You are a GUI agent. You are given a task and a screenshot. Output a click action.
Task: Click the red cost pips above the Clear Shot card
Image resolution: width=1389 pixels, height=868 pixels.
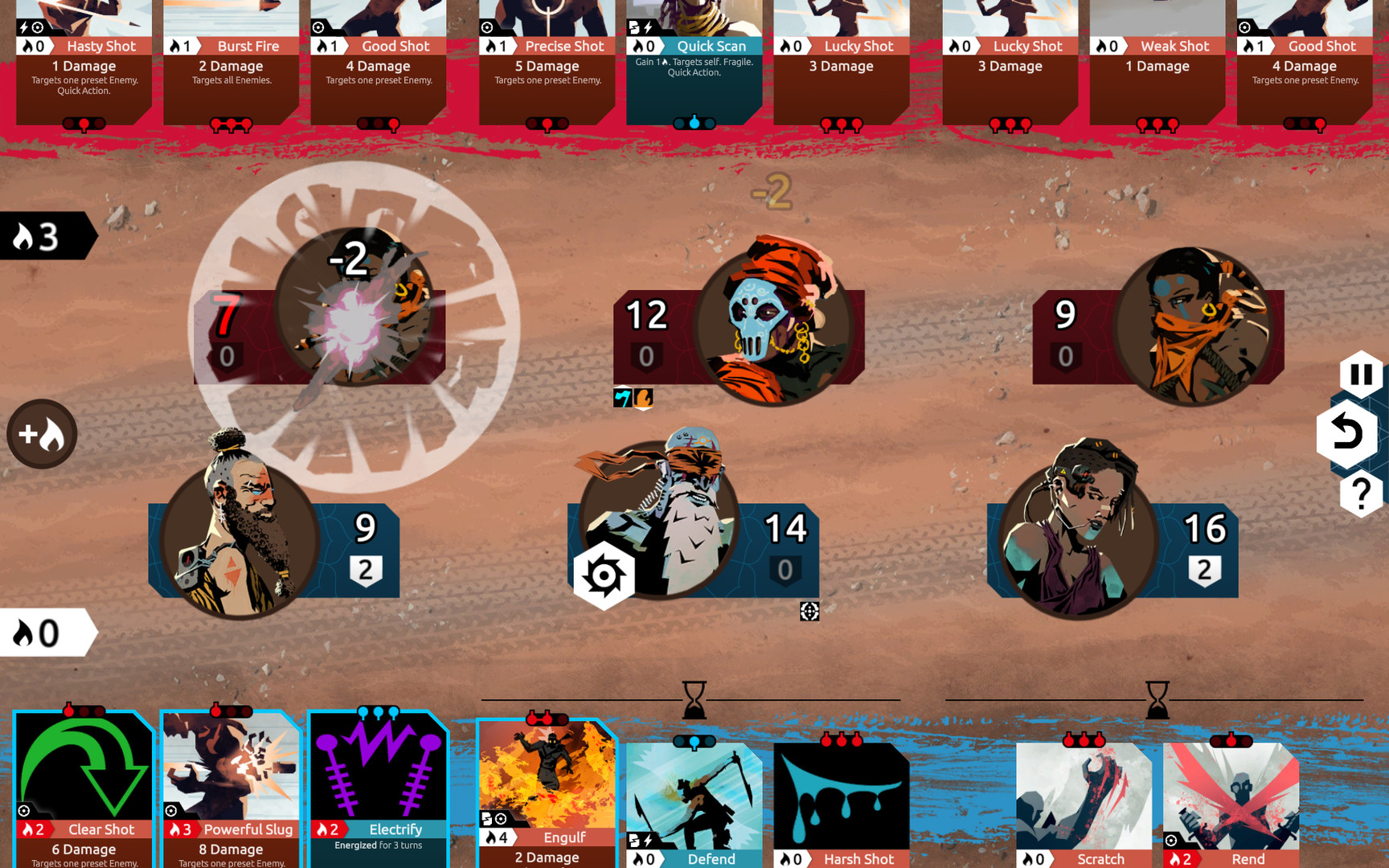click(x=83, y=710)
